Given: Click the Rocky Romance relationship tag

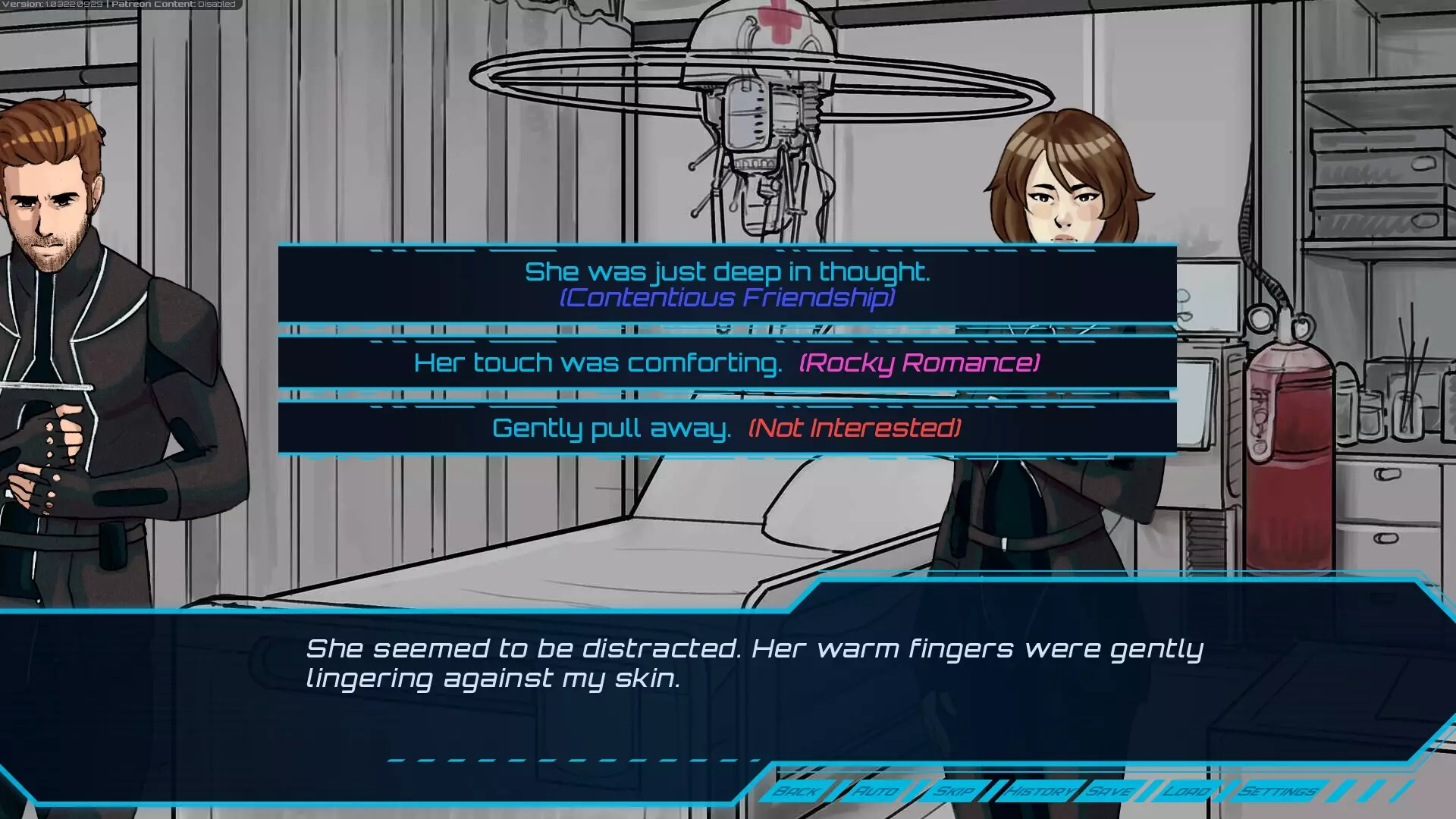Looking at the screenshot, I should pyautogui.click(x=919, y=362).
